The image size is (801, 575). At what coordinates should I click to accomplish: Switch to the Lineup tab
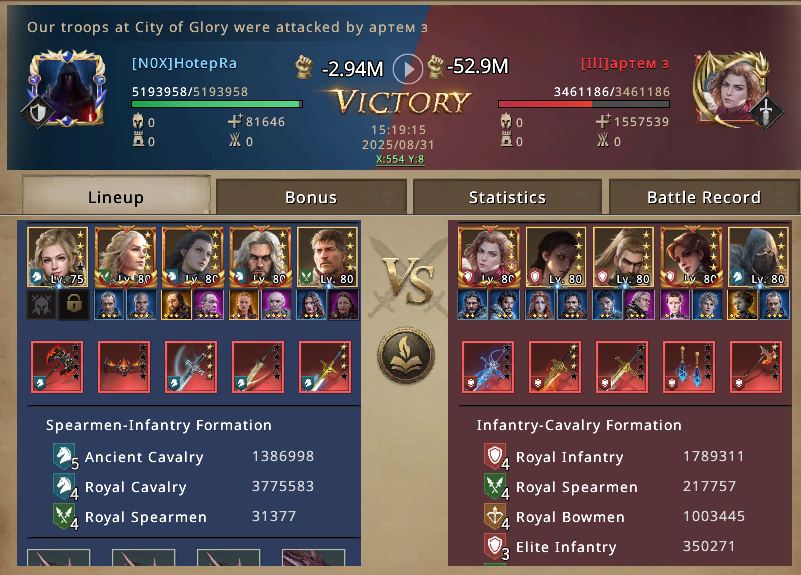(x=115, y=197)
